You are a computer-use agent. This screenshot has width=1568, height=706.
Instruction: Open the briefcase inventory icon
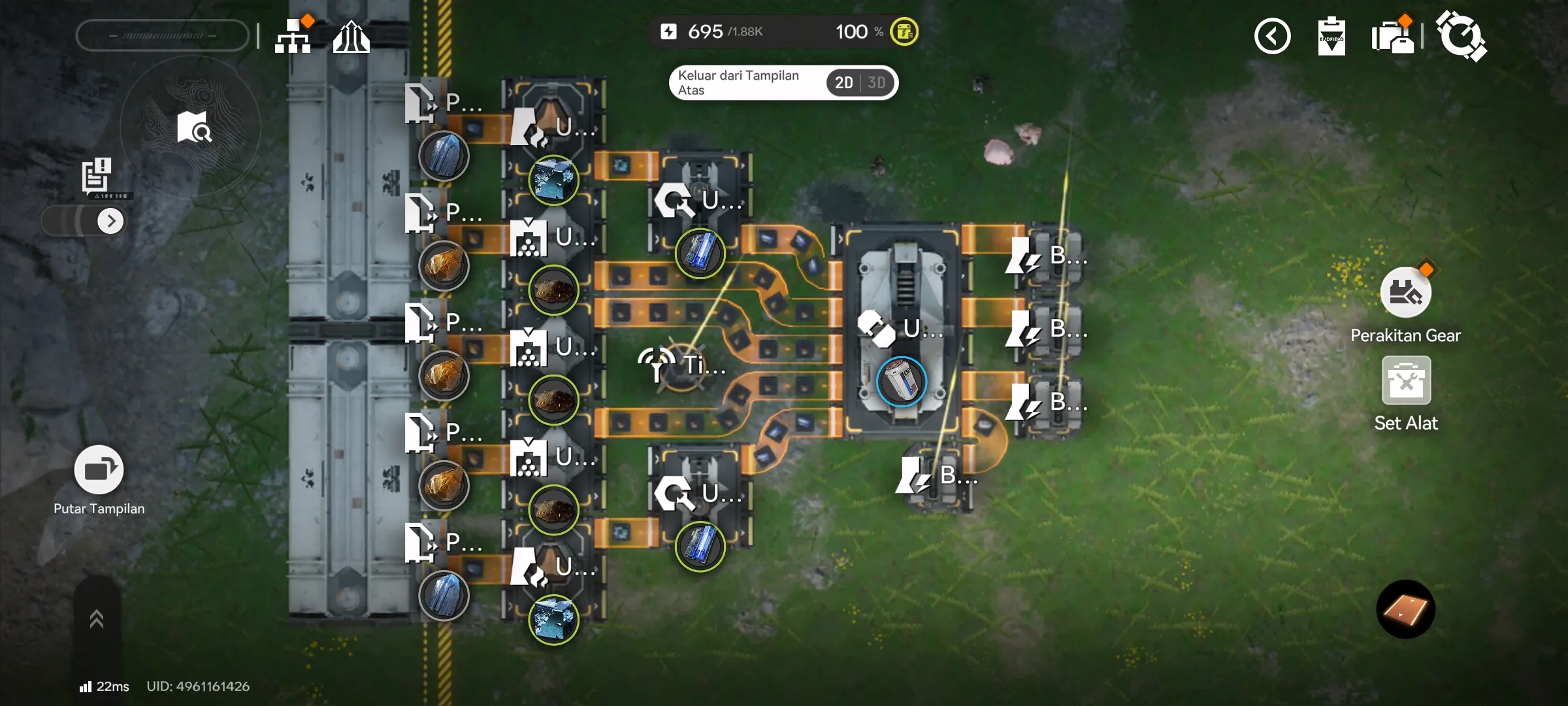coord(1392,37)
